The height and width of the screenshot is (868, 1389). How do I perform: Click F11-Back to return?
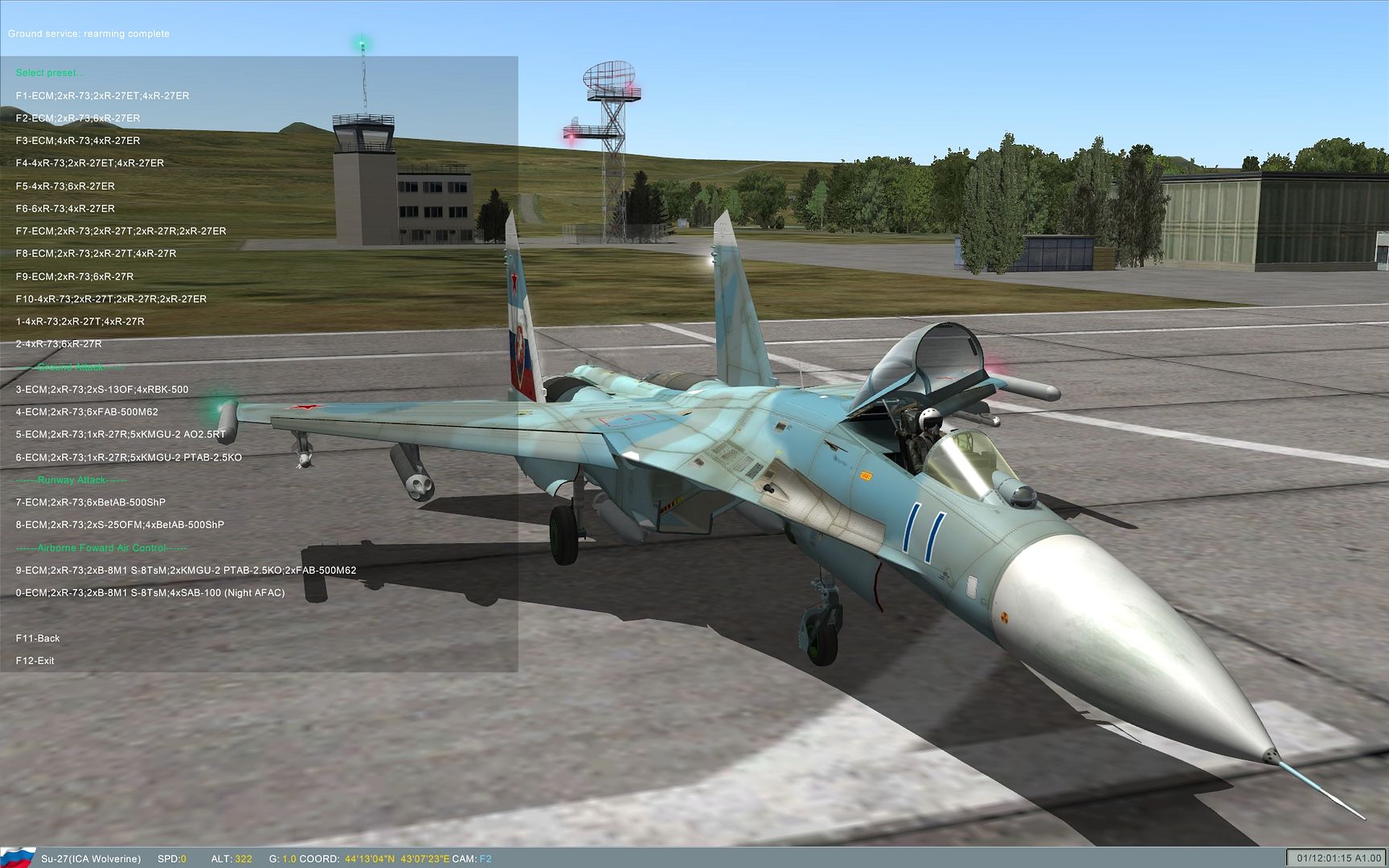click(39, 637)
